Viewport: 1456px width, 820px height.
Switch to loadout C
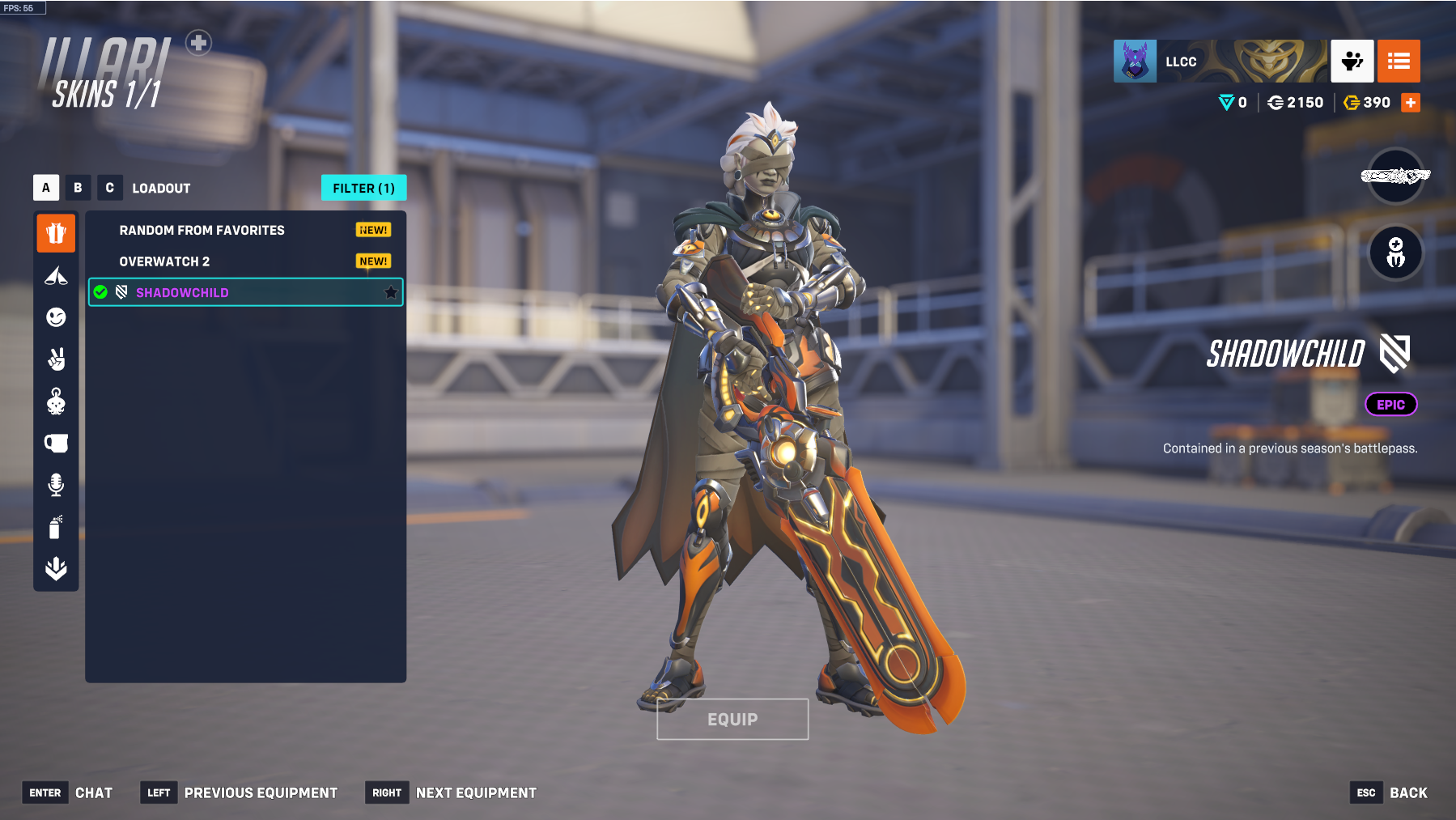click(x=109, y=188)
